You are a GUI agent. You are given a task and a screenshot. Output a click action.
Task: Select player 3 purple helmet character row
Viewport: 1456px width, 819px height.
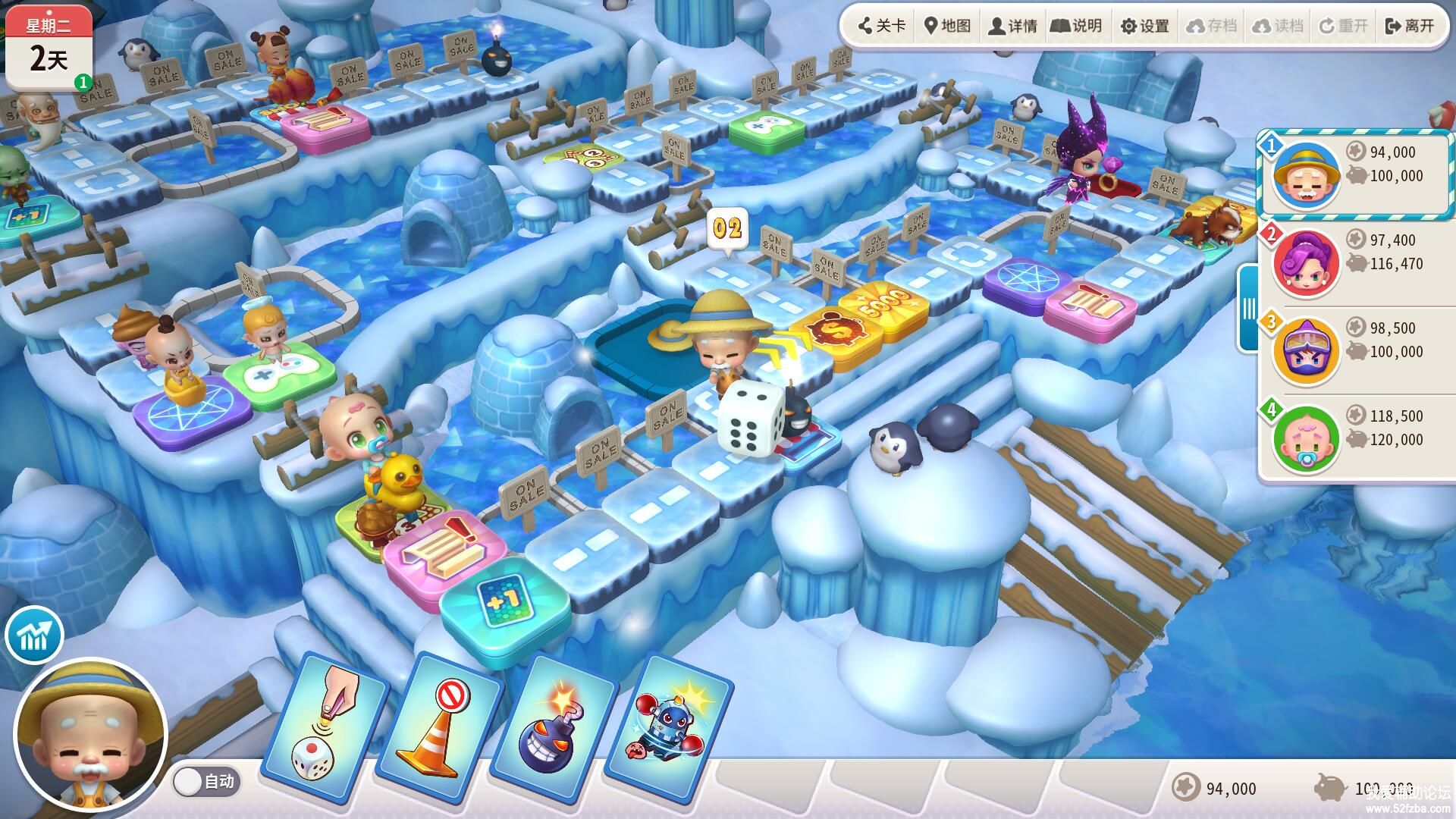[x=1355, y=350]
